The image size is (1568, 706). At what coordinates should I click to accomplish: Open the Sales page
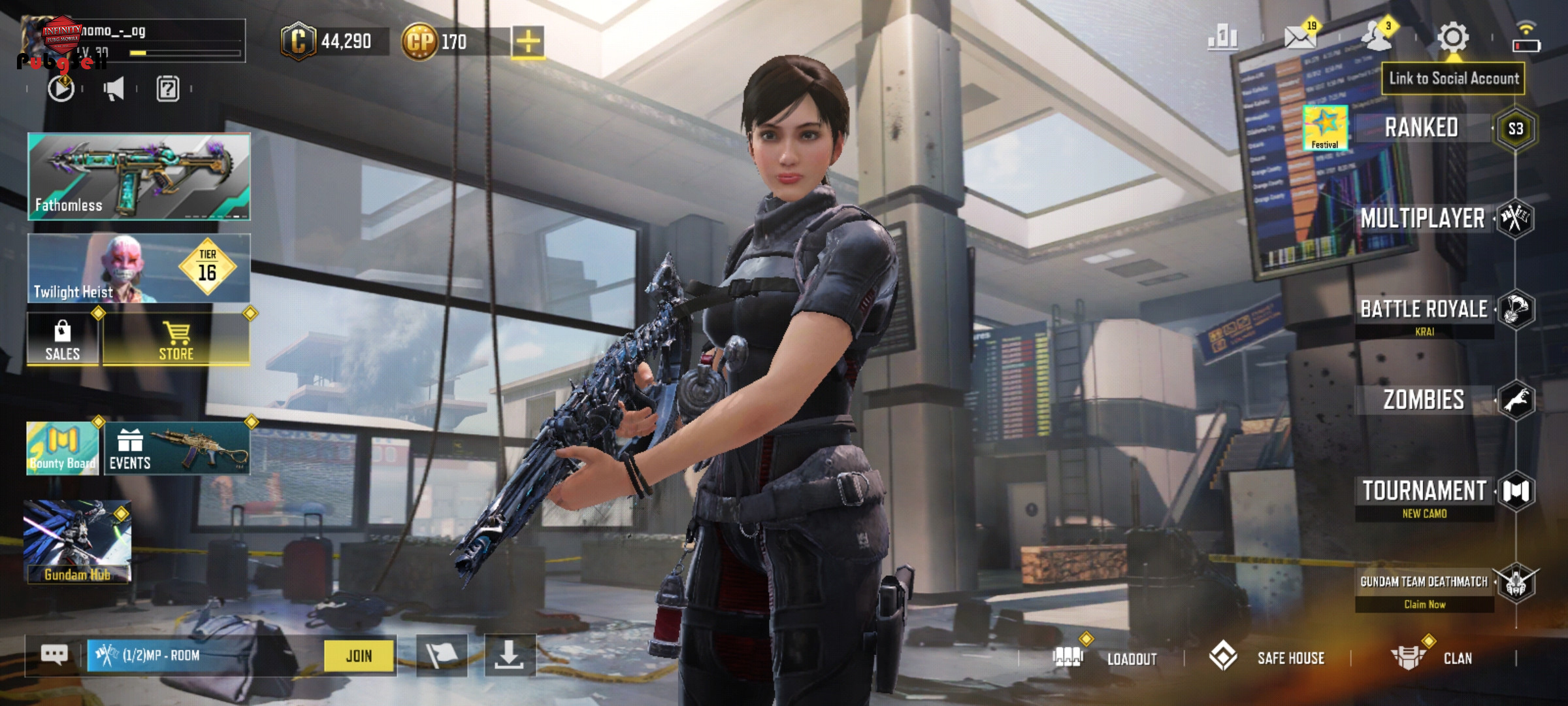point(63,339)
